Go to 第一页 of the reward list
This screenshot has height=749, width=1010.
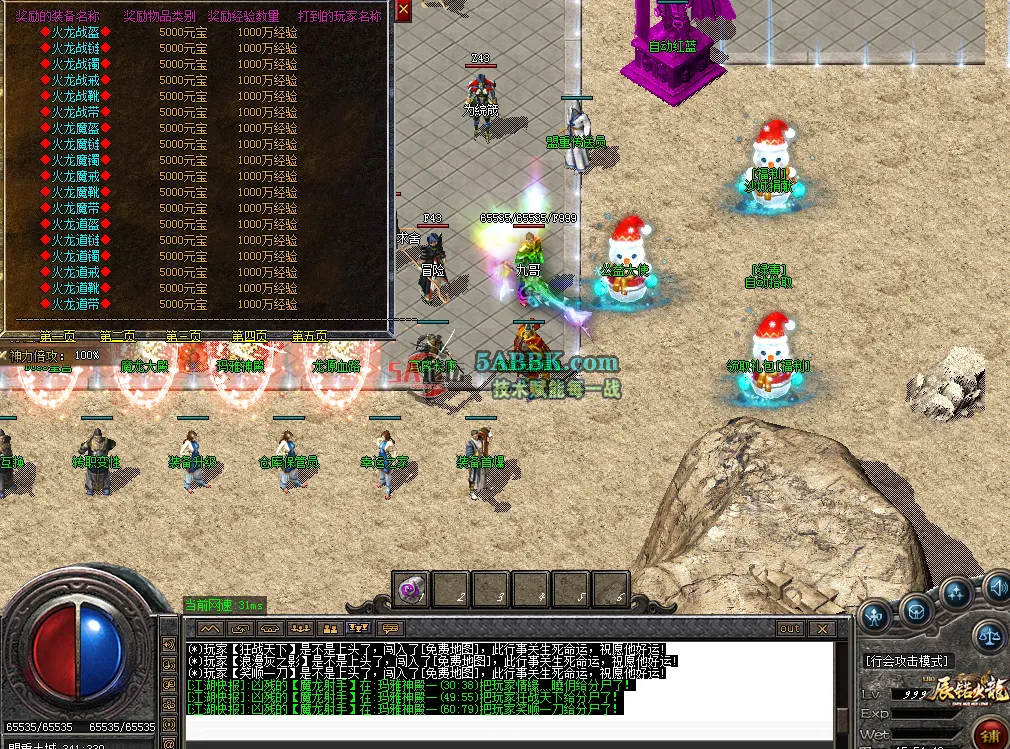[58, 337]
